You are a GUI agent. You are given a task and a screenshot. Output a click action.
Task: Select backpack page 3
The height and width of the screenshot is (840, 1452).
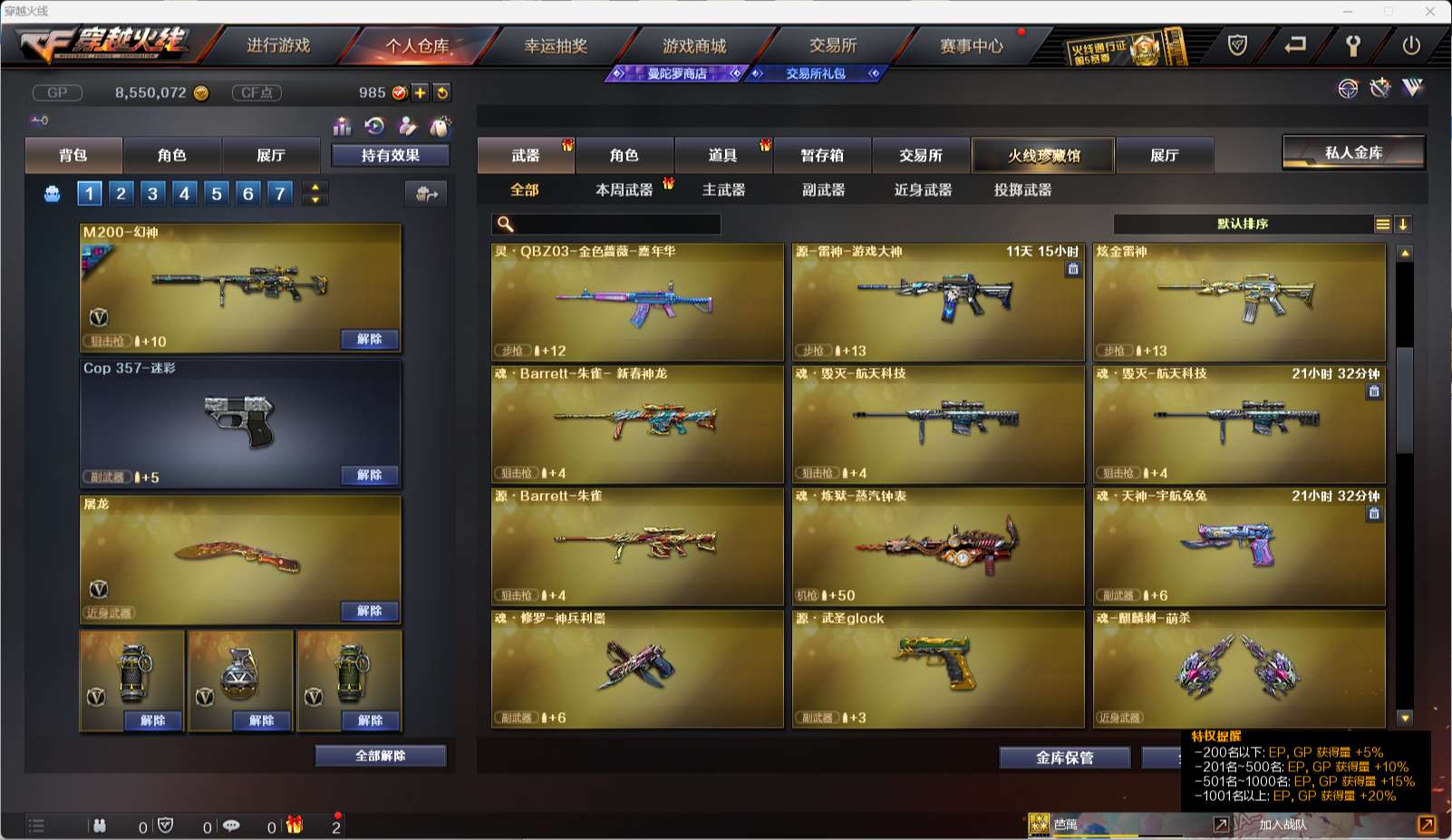152,193
